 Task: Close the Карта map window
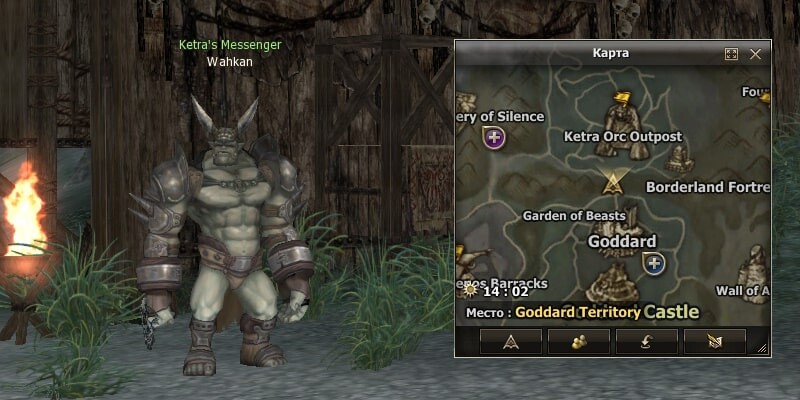click(x=756, y=54)
